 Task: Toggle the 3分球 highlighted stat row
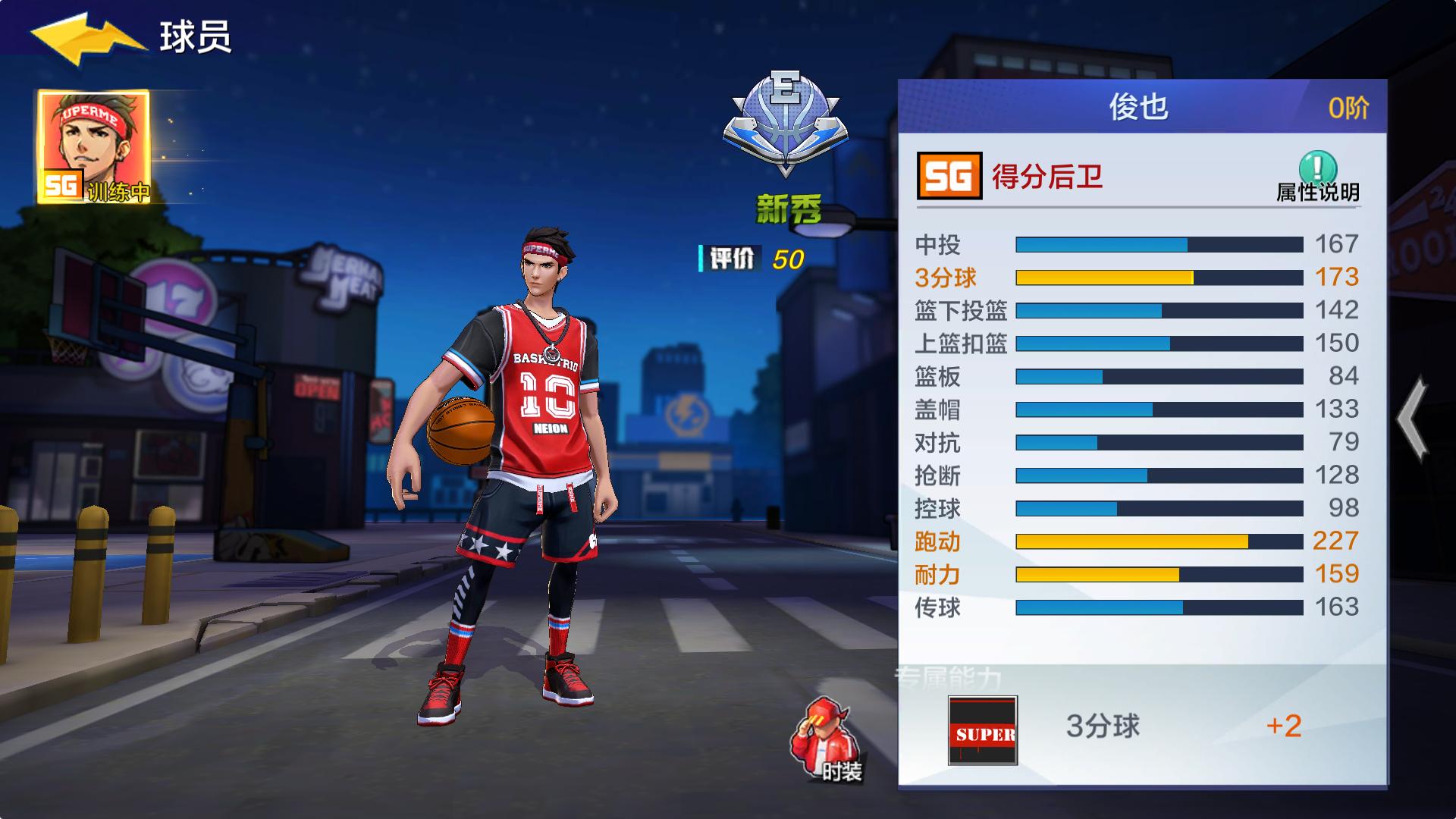pyautogui.click(x=1137, y=278)
